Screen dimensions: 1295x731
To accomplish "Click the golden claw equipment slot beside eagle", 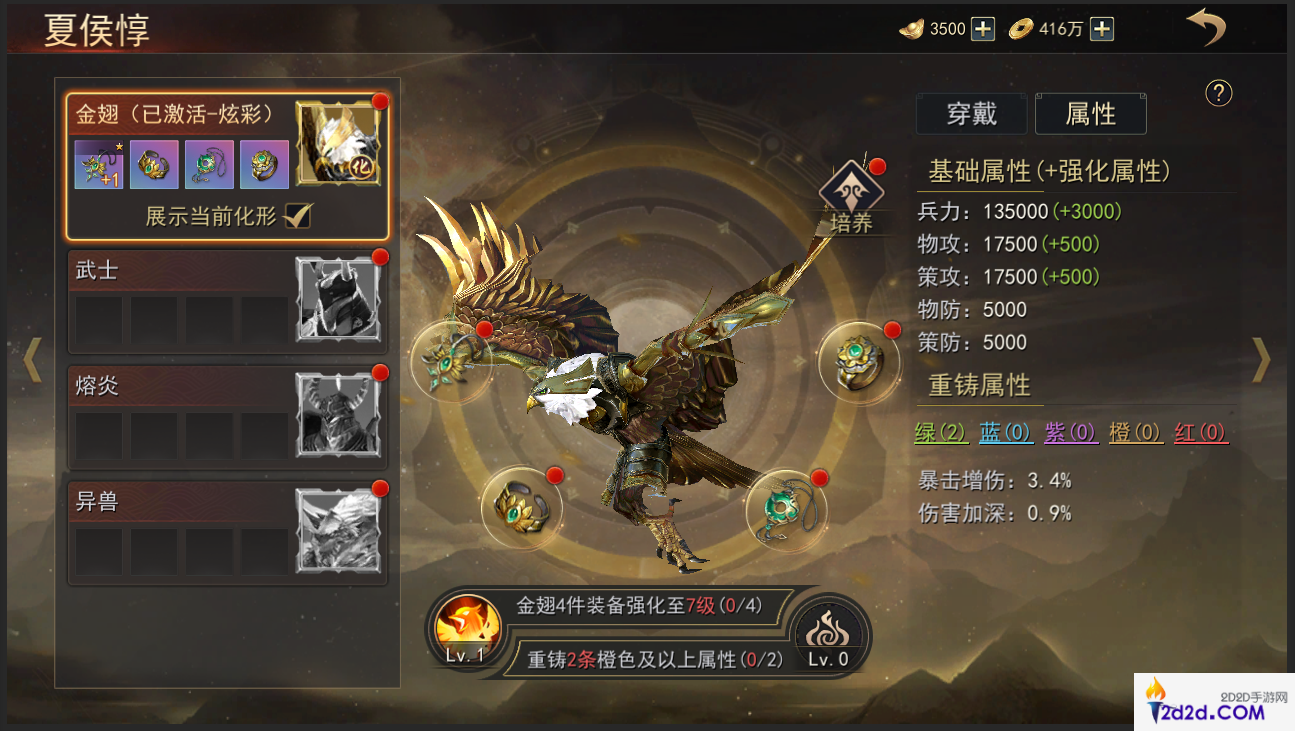I will (452, 361).
